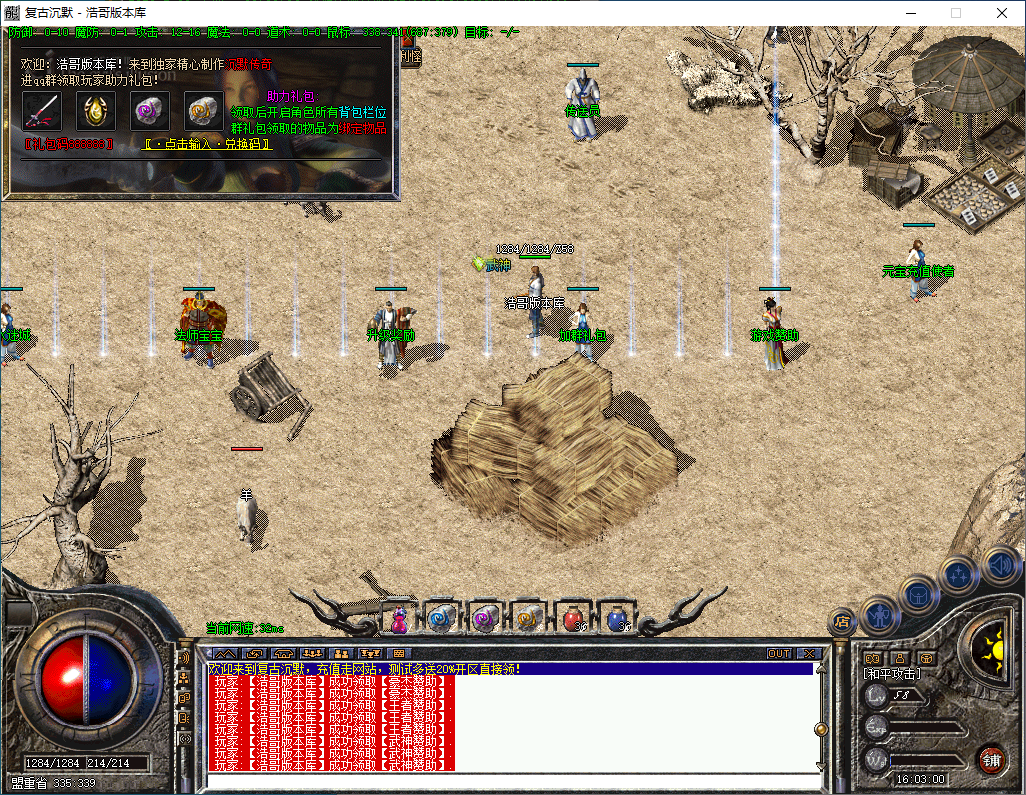Use the blue potion in quick slot

(x=616, y=619)
